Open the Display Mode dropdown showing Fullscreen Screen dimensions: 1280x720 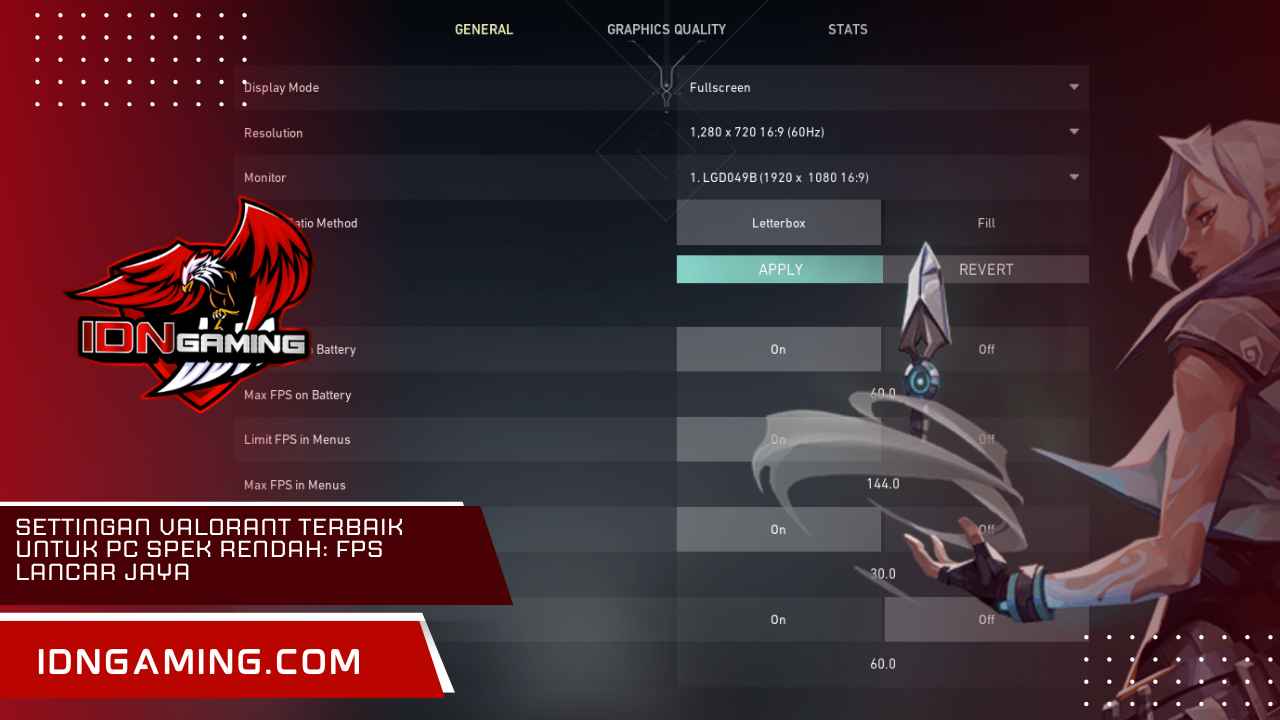(x=880, y=87)
